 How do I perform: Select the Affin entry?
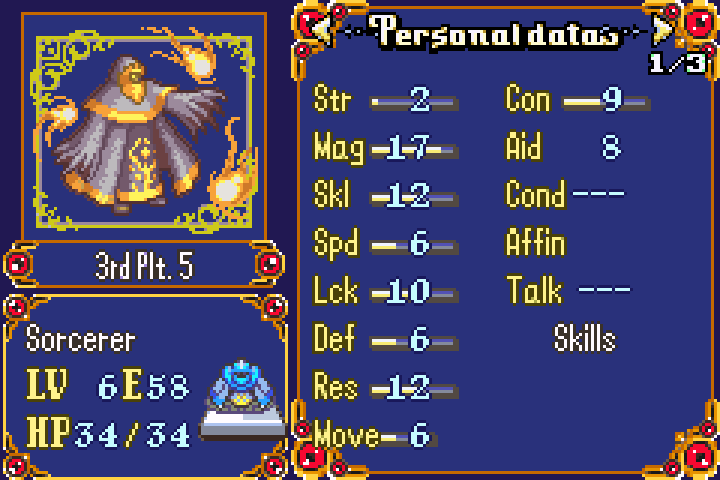coord(536,243)
